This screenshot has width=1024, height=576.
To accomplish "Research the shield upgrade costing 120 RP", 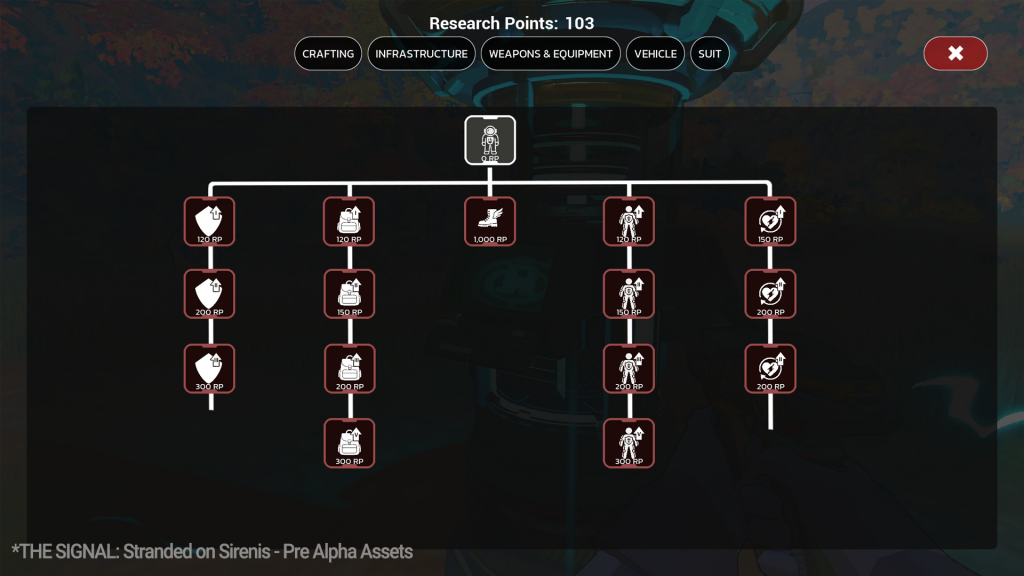I will [210, 221].
